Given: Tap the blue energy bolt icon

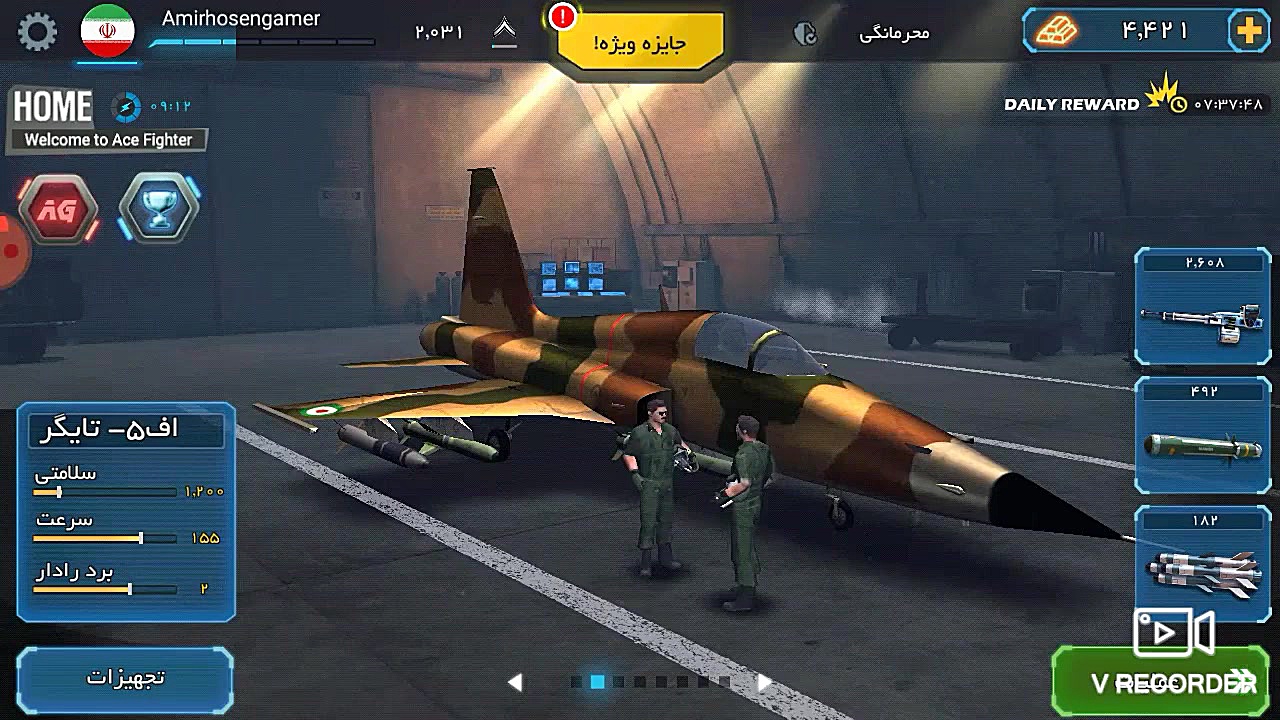Looking at the screenshot, I should [x=127, y=106].
